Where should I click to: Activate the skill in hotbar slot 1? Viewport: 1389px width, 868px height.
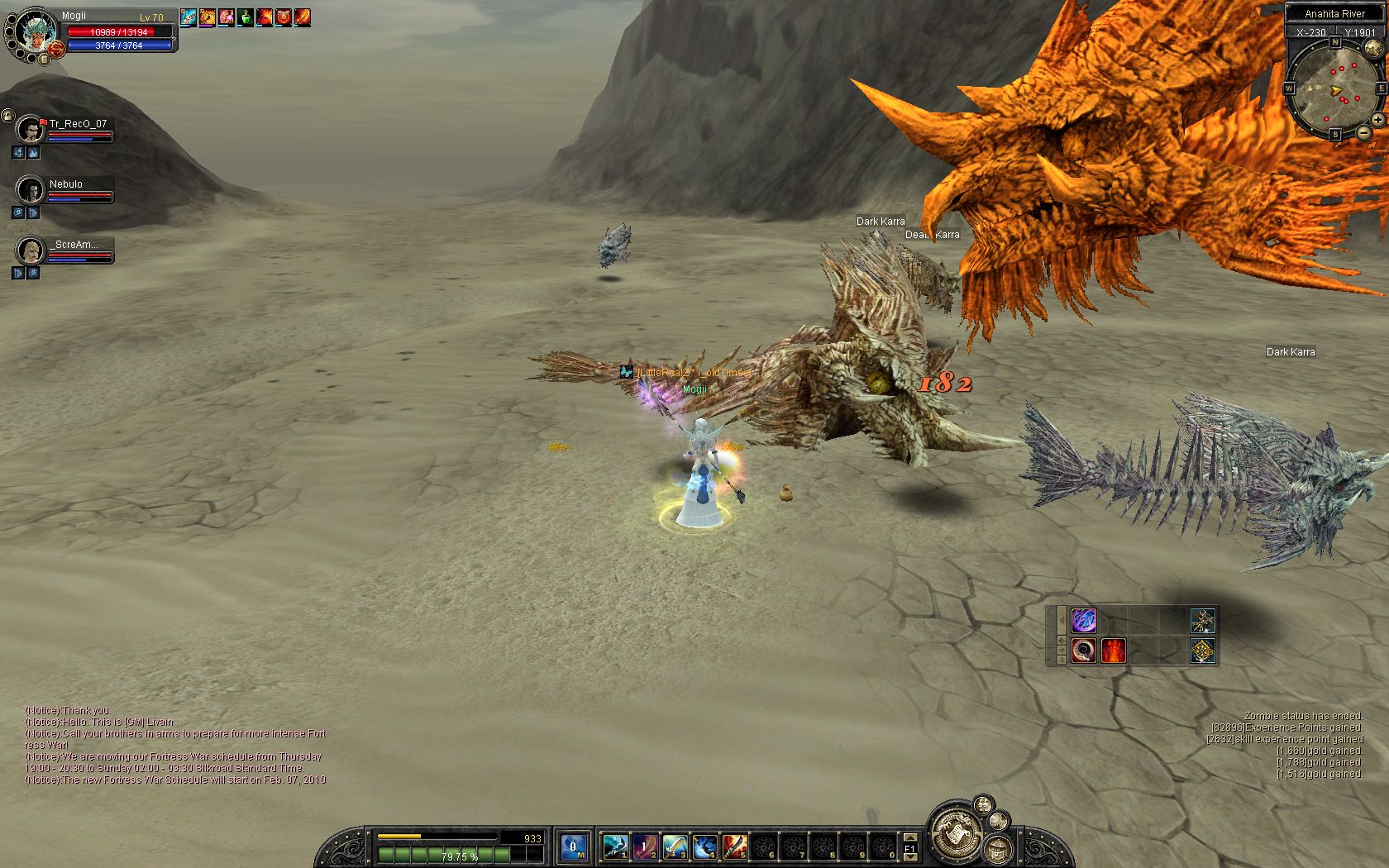(614, 846)
